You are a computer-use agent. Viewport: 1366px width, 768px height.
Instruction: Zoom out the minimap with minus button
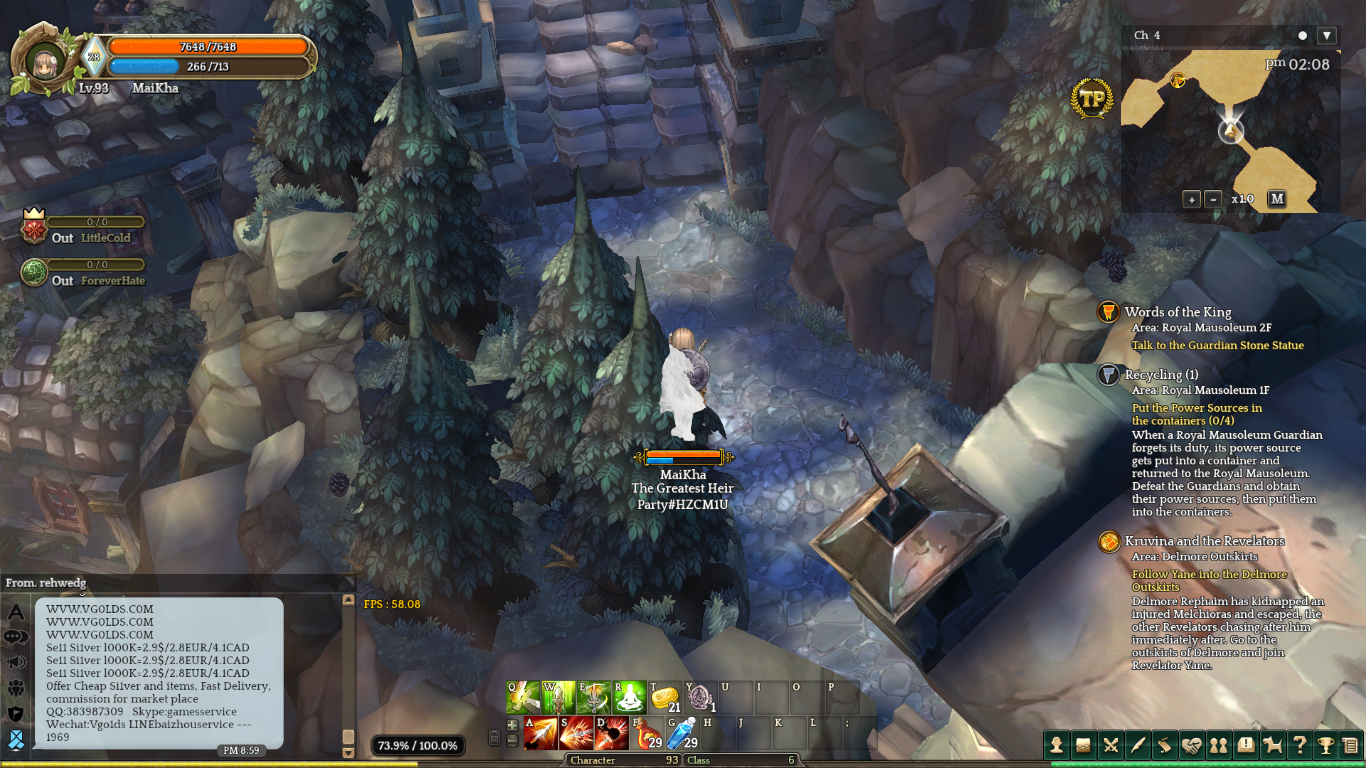coord(1212,199)
